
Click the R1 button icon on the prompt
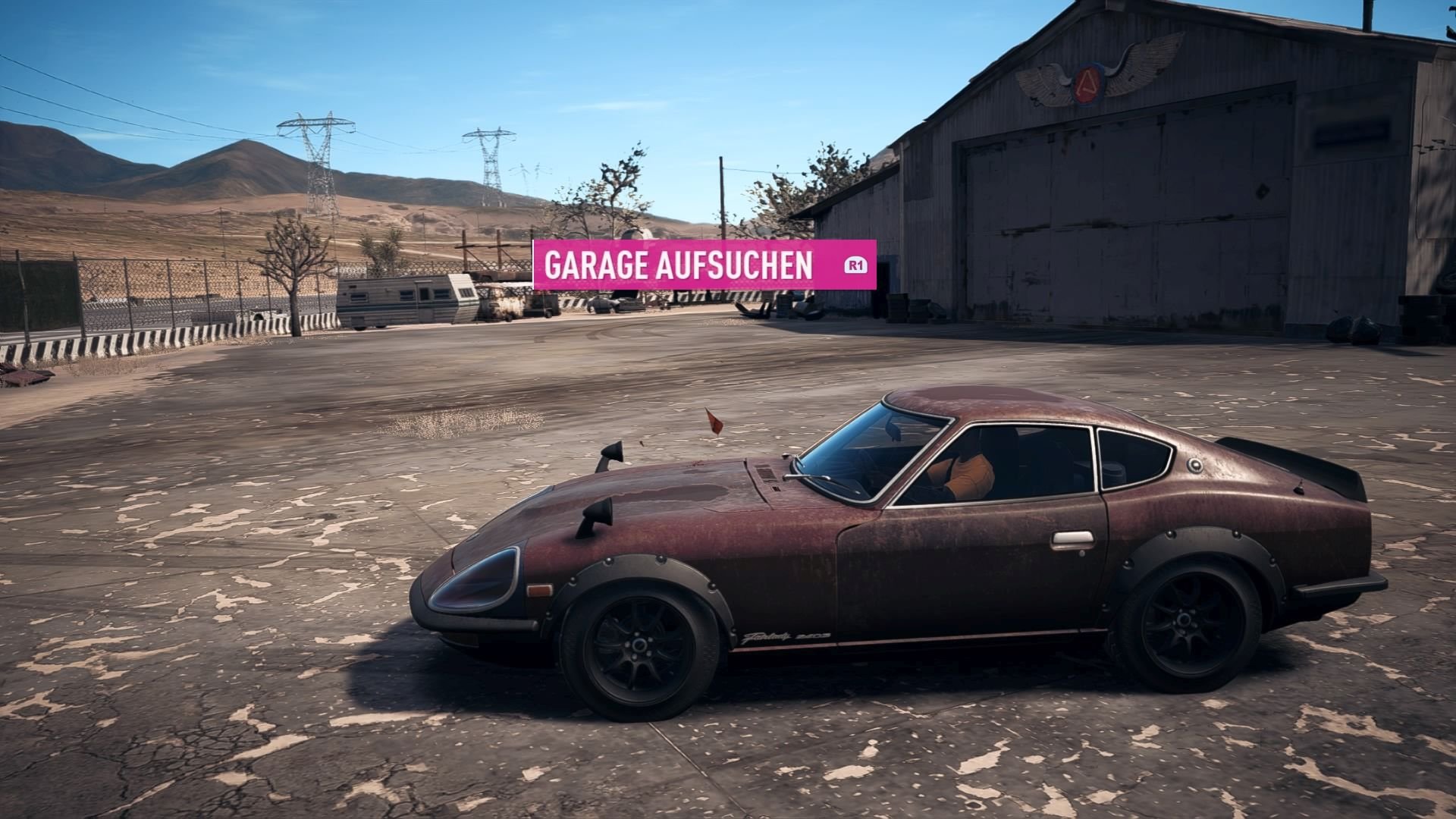(x=855, y=265)
